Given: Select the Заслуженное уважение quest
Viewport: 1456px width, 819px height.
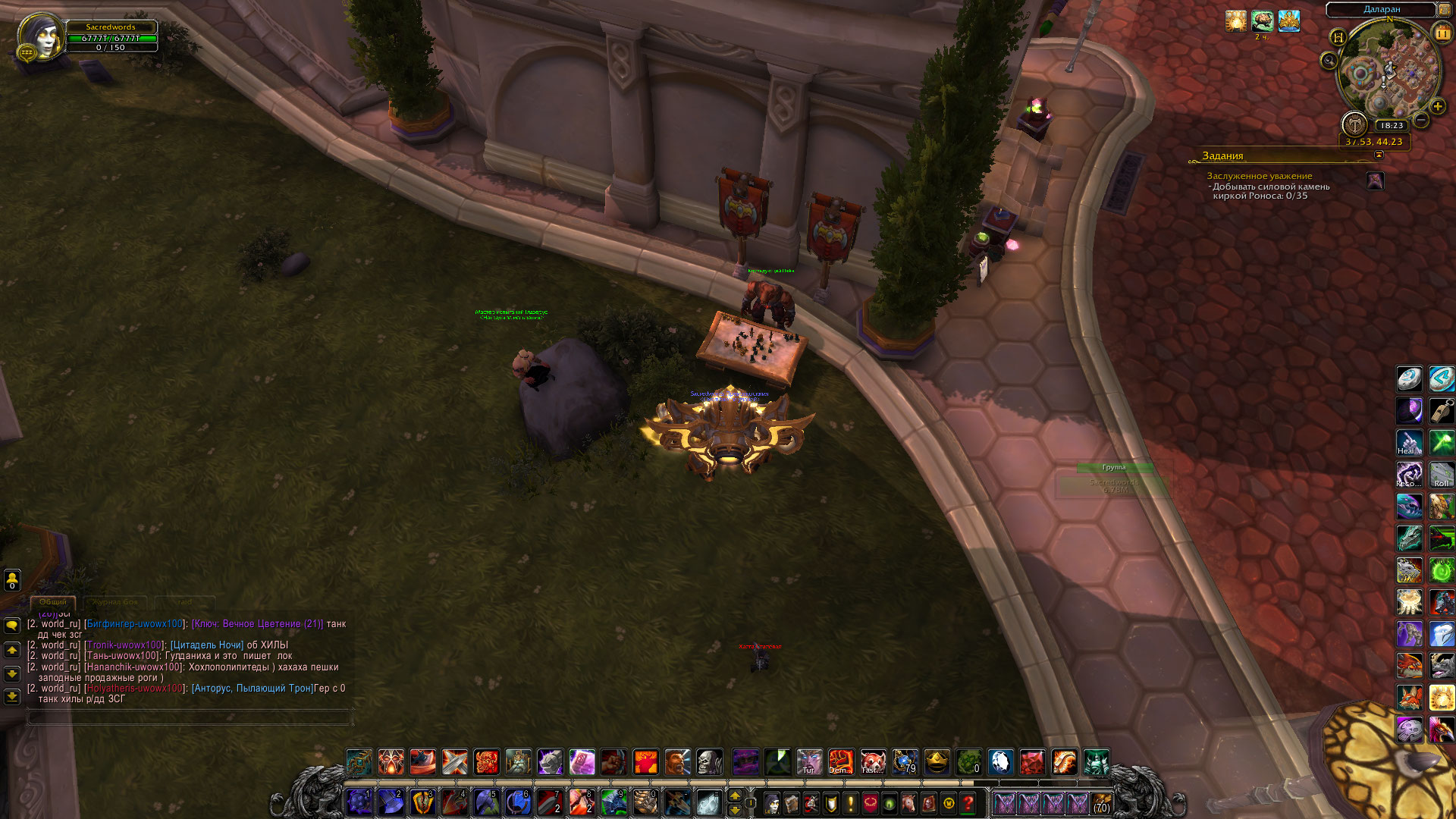Looking at the screenshot, I should click(1259, 176).
